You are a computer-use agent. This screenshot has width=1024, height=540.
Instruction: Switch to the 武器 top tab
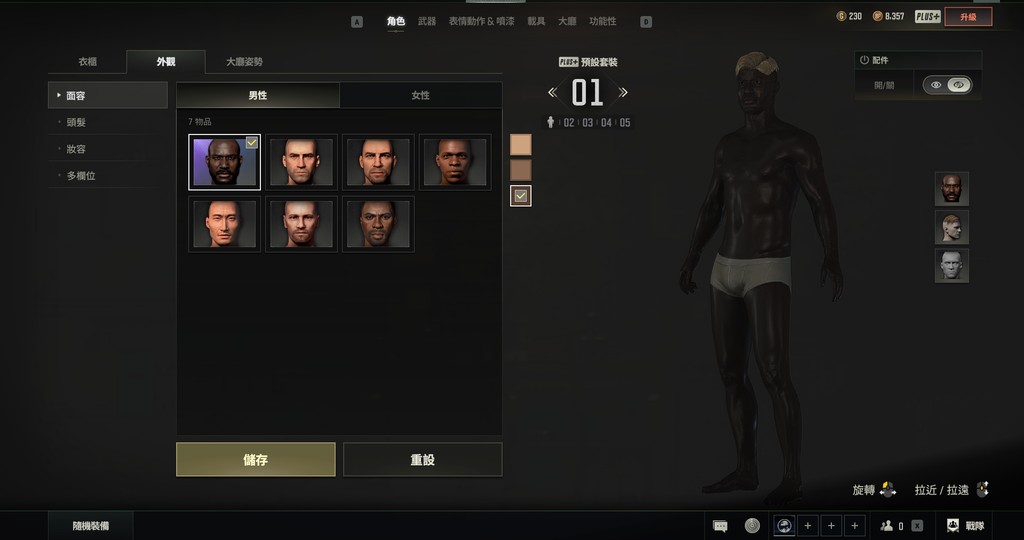[x=427, y=21]
